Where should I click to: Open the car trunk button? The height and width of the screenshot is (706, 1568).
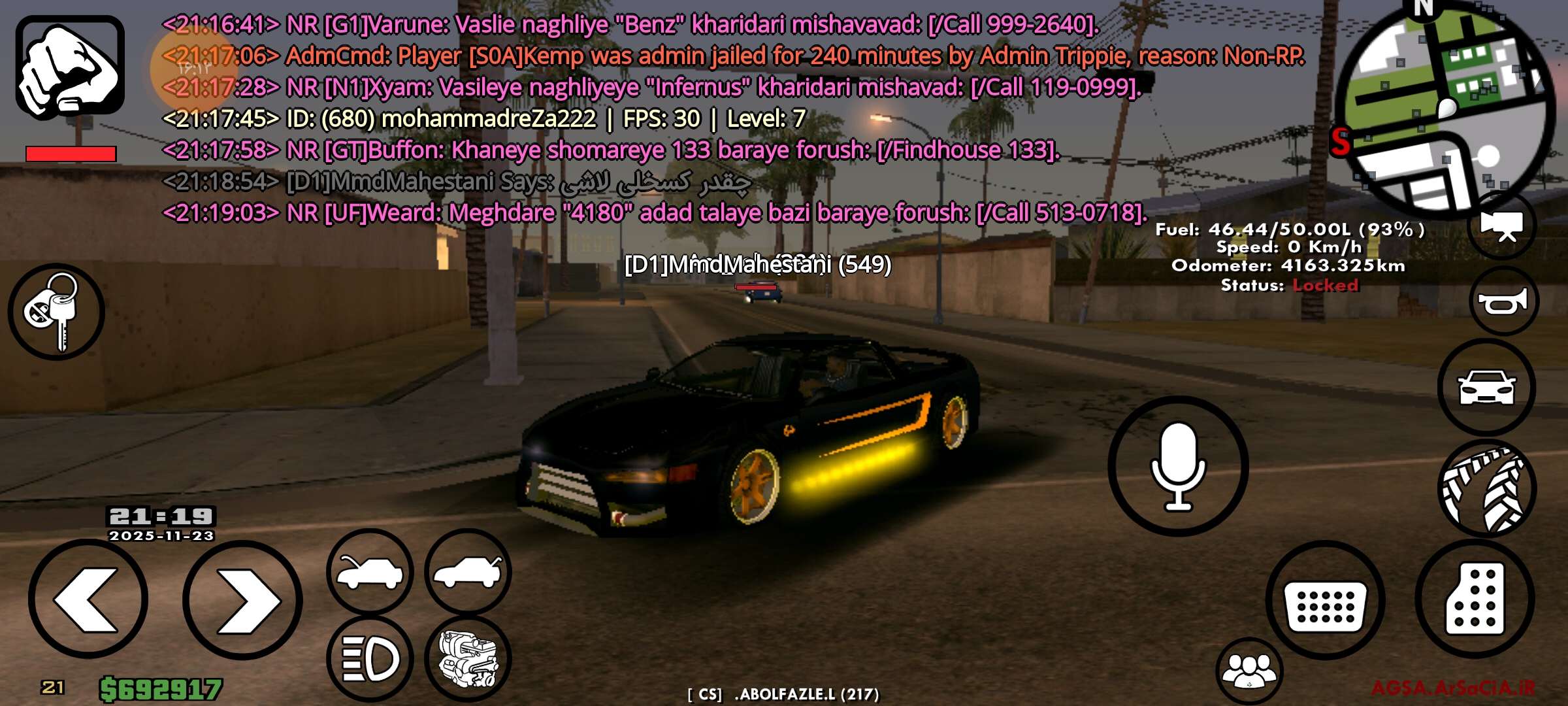[468, 572]
